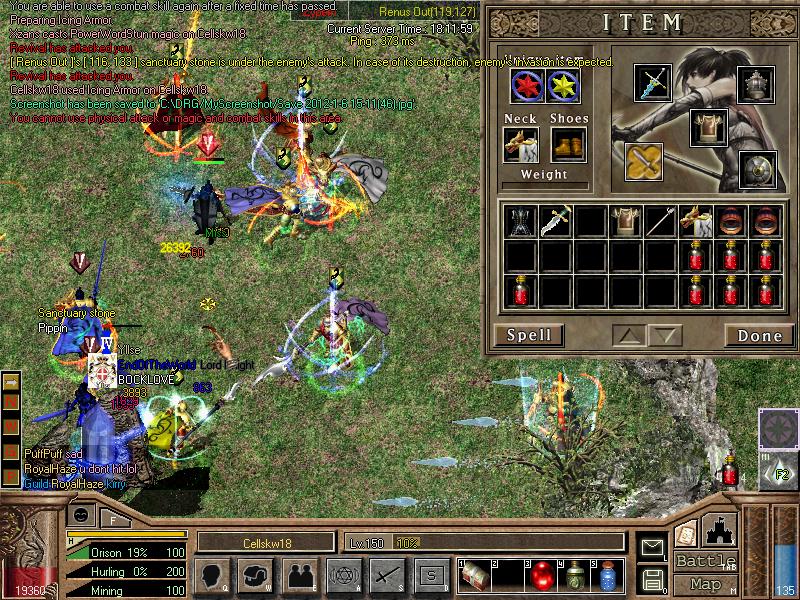The image size is (800, 600).
Task: Select the equipped round shield slot
Action: point(757,170)
